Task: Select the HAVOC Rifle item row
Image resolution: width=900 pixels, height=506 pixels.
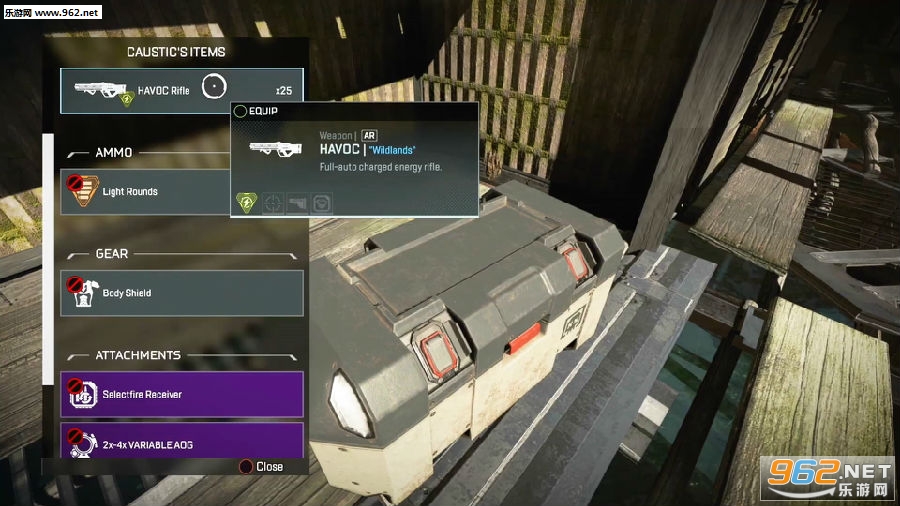Action: click(x=181, y=90)
